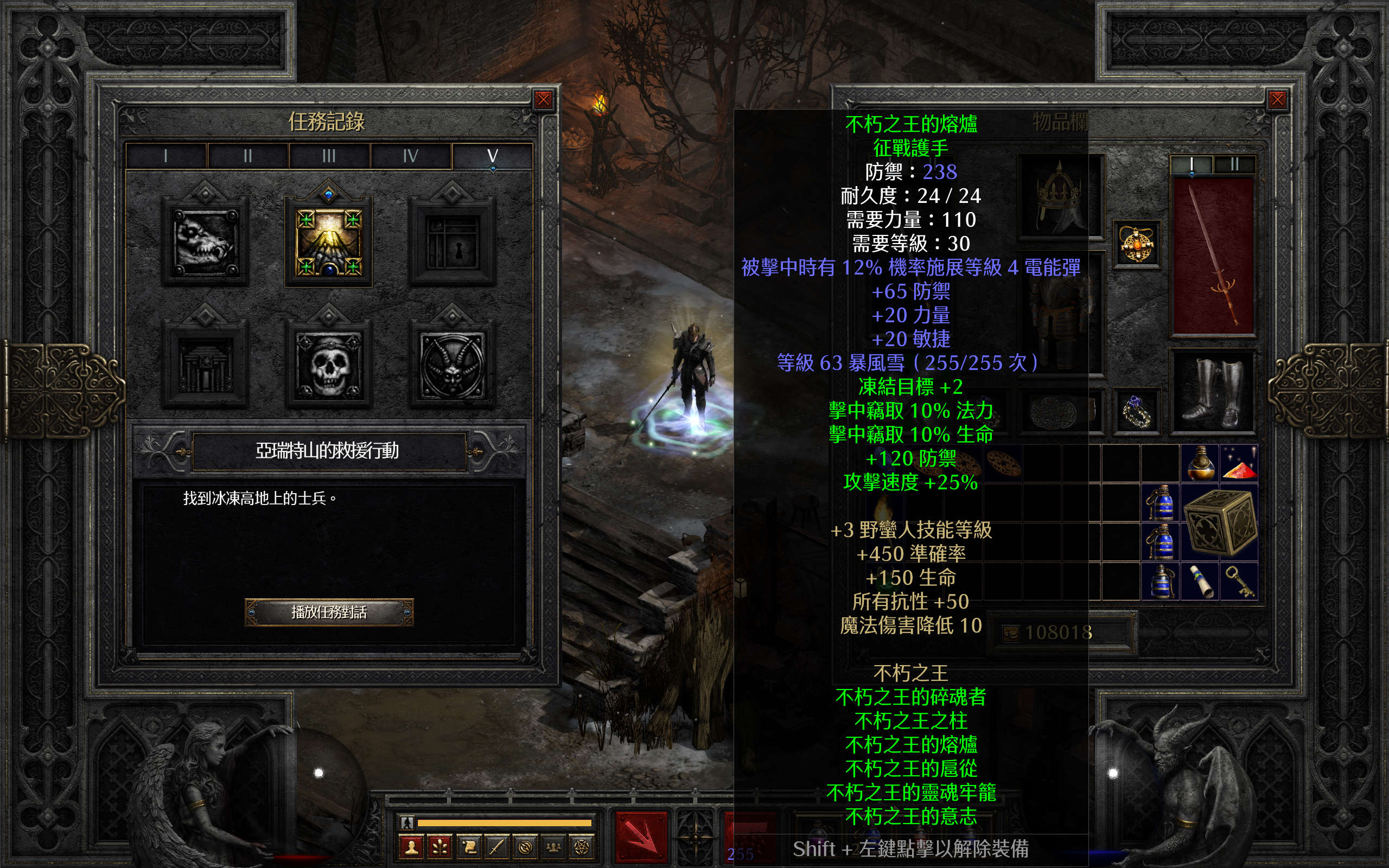Switch to weapon set II tab
The height and width of the screenshot is (868, 1389).
[x=1234, y=165]
